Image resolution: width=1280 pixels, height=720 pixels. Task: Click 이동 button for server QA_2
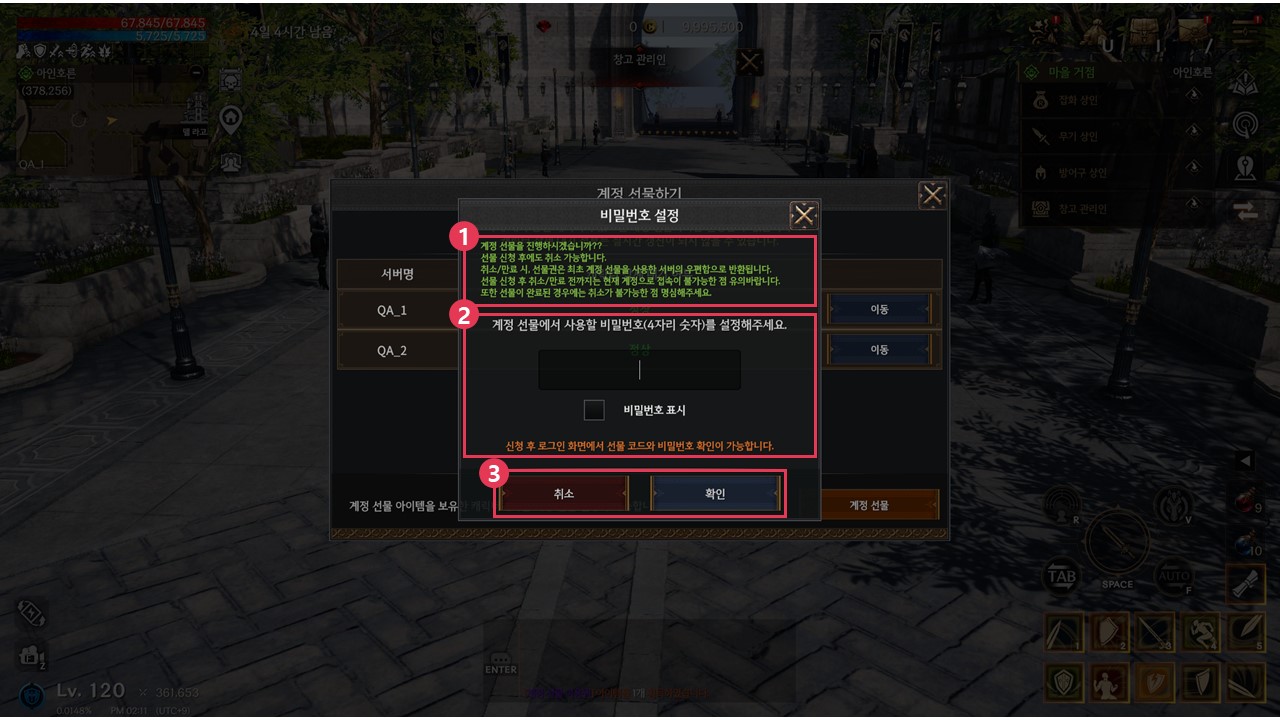tap(879, 350)
